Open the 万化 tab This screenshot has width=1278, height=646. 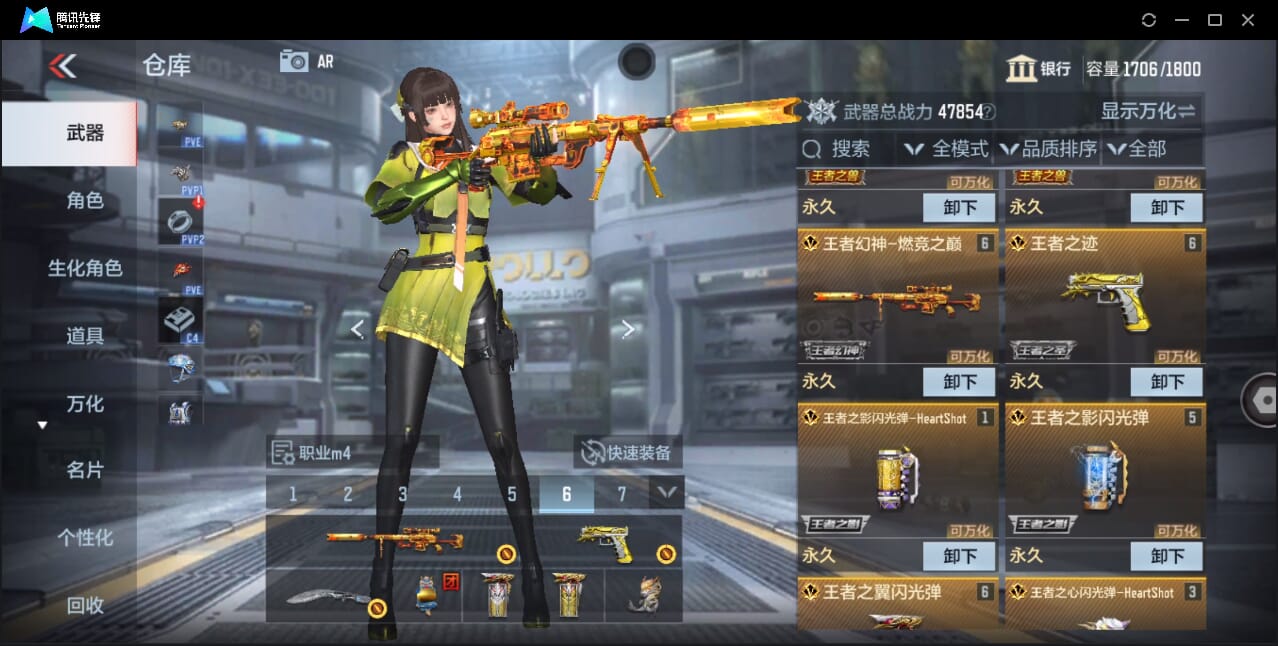coord(85,404)
